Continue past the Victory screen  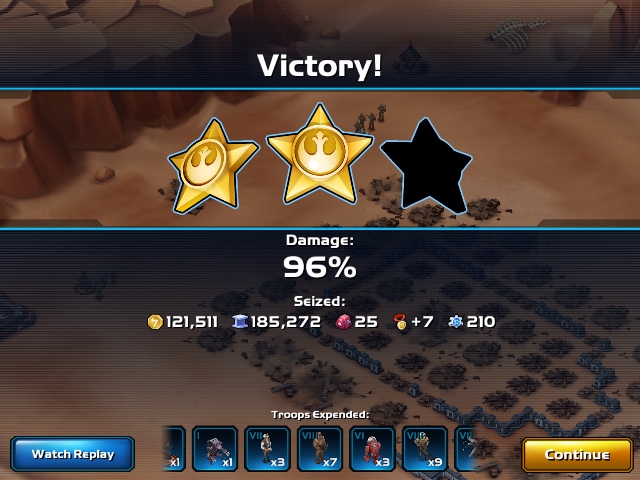click(577, 454)
